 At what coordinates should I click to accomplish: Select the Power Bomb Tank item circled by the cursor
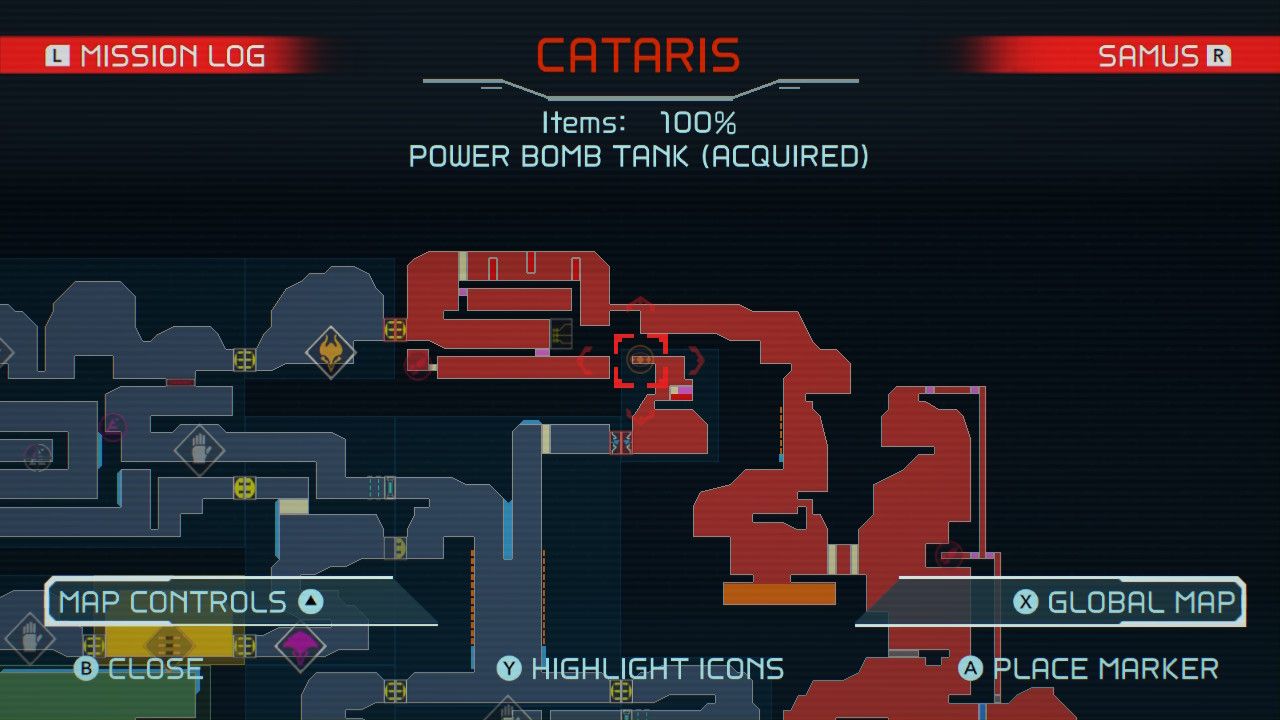[640, 358]
